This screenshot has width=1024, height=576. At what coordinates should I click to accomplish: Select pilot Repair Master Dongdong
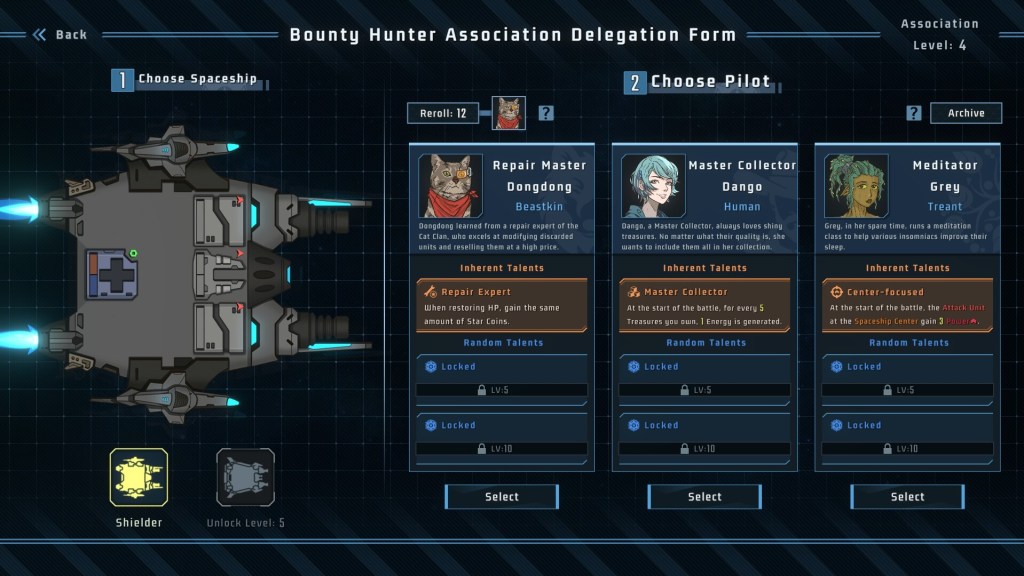(502, 496)
